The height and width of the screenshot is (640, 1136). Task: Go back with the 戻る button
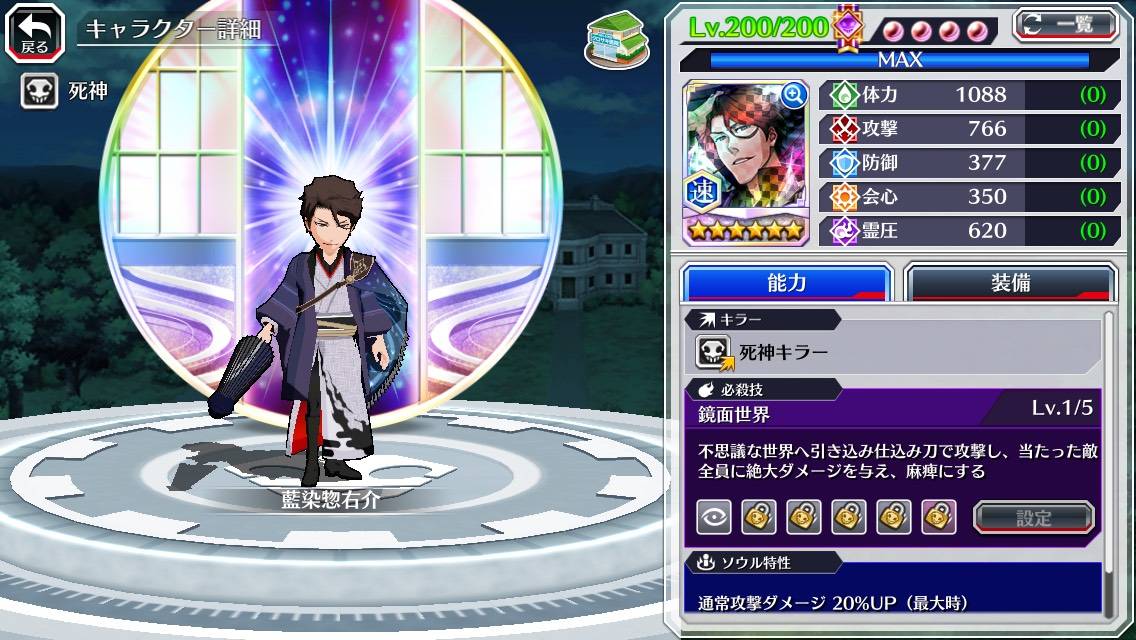click(34, 31)
